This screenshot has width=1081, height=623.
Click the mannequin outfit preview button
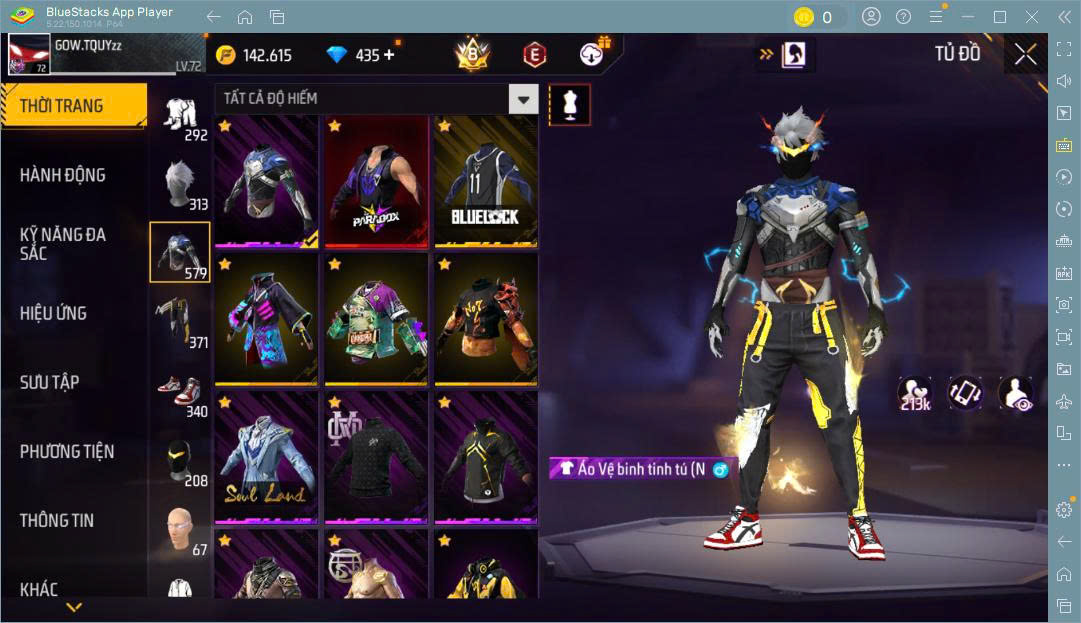(x=570, y=105)
